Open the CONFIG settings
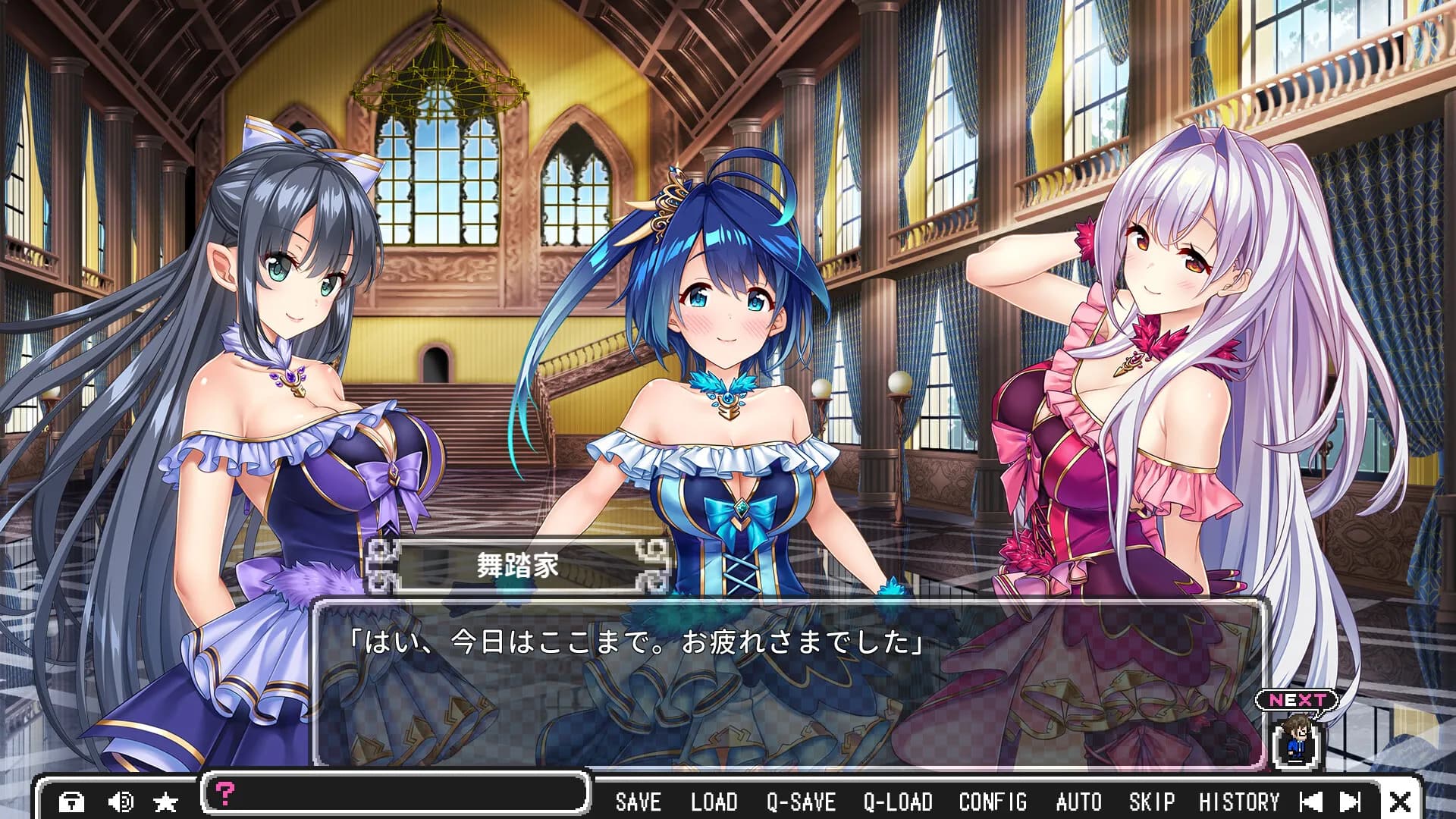Image resolution: width=1456 pixels, height=819 pixels. click(x=993, y=802)
